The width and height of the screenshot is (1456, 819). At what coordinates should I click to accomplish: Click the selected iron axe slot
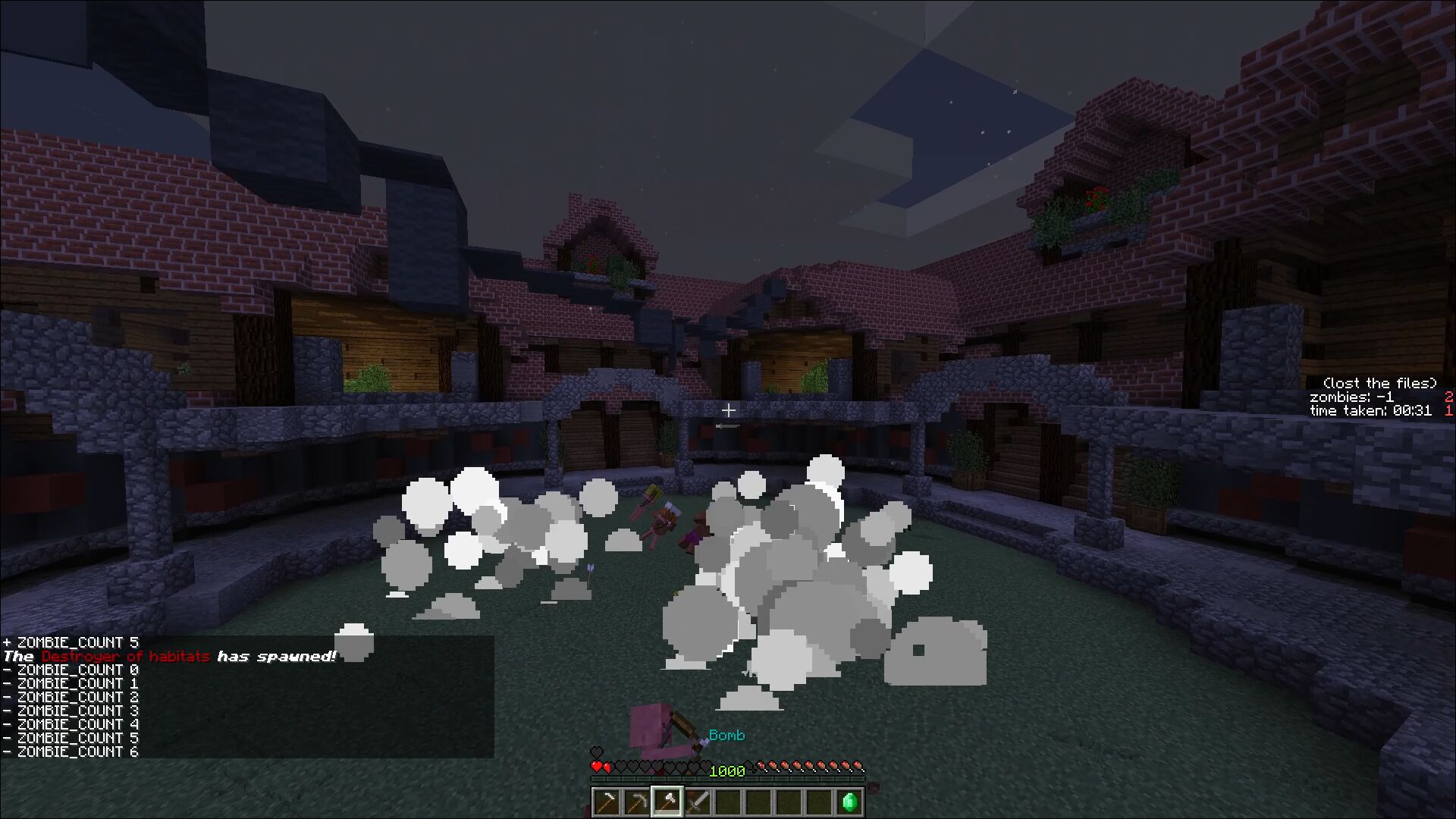[667, 802]
